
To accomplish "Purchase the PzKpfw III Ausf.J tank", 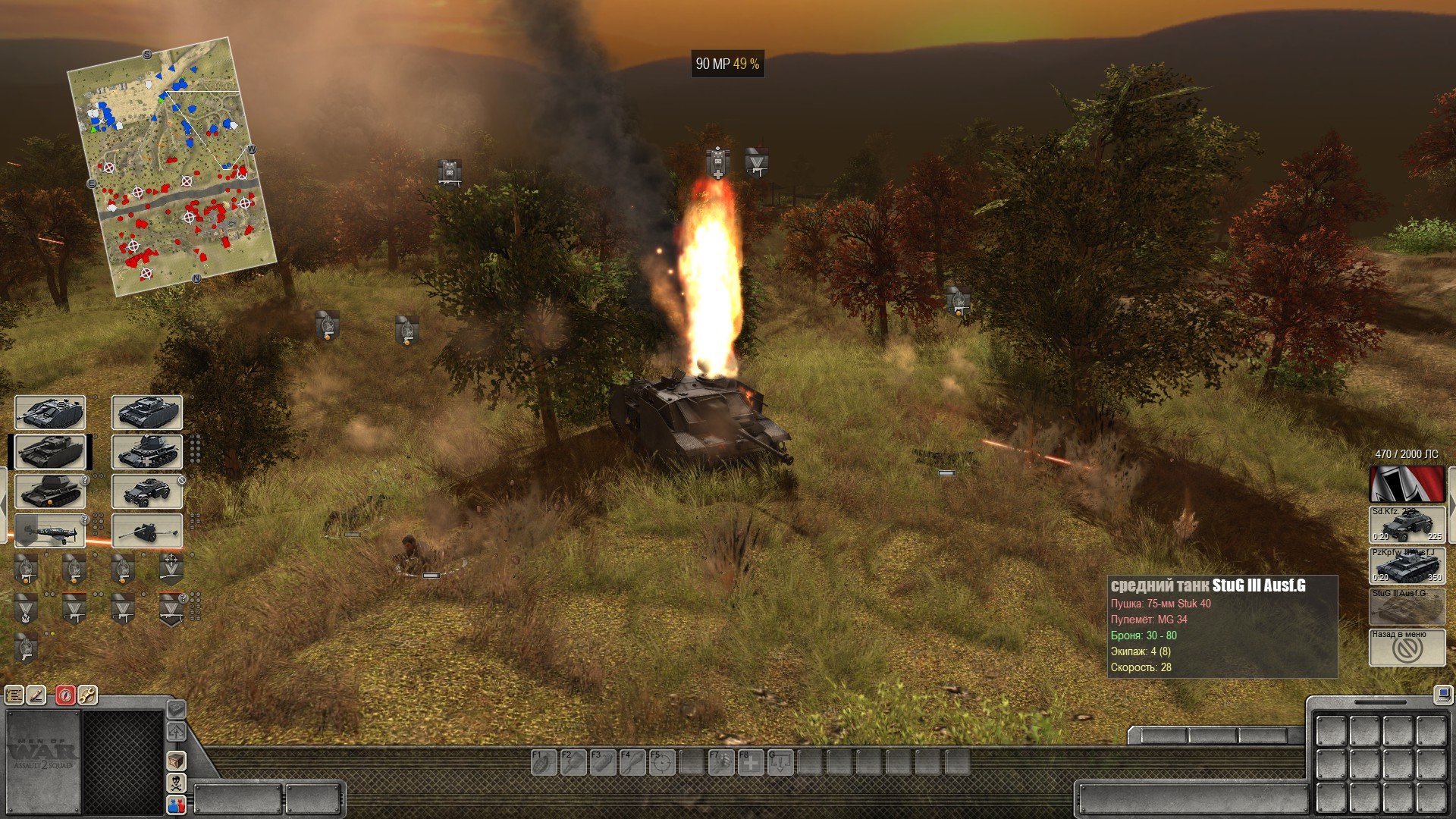I will tap(1407, 565).
